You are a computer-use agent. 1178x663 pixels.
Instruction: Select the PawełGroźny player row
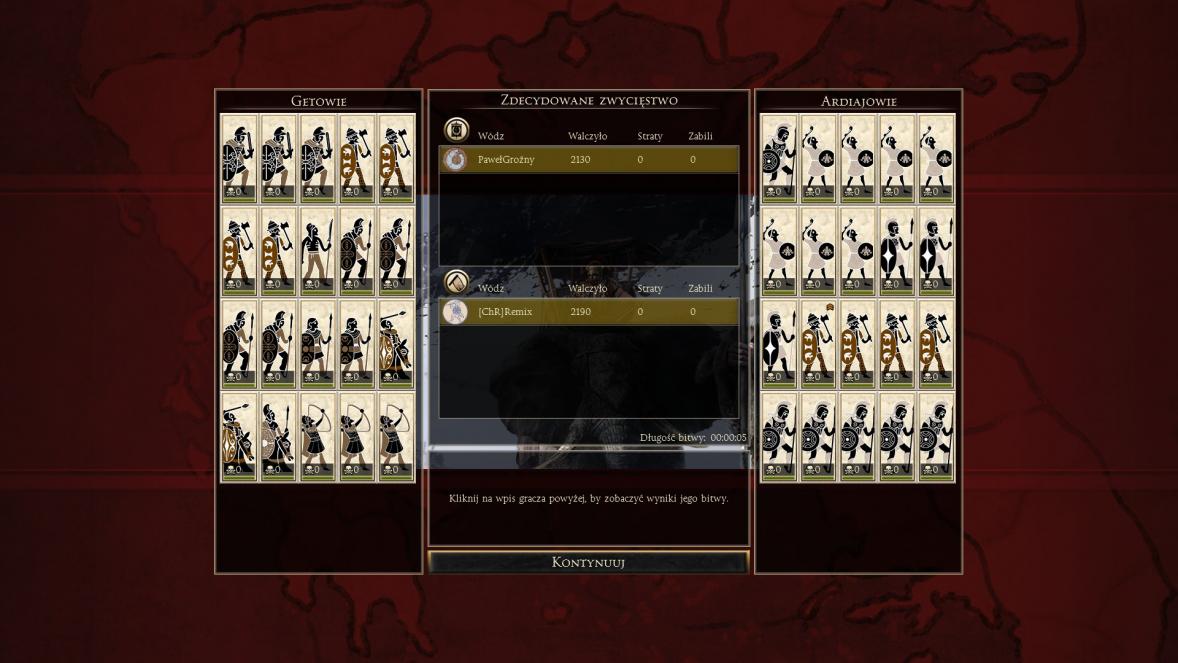point(588,159)
